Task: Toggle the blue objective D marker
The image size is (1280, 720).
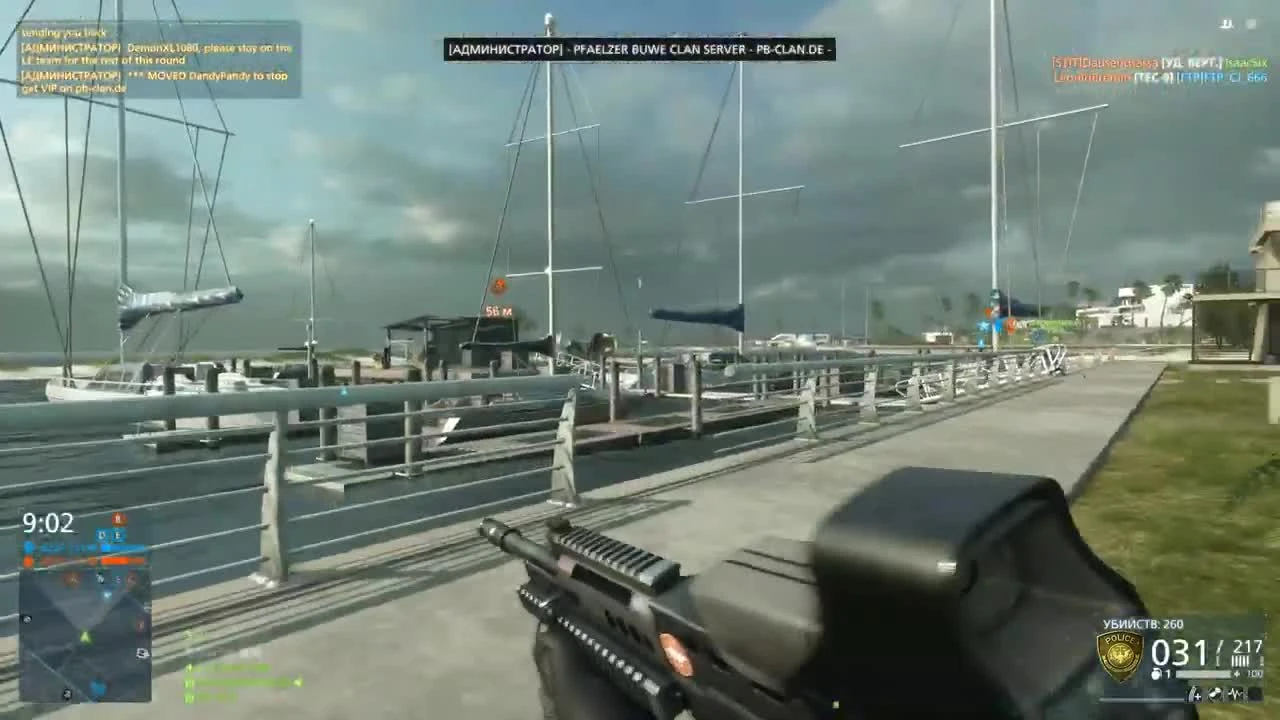Action: pos(101,534)
